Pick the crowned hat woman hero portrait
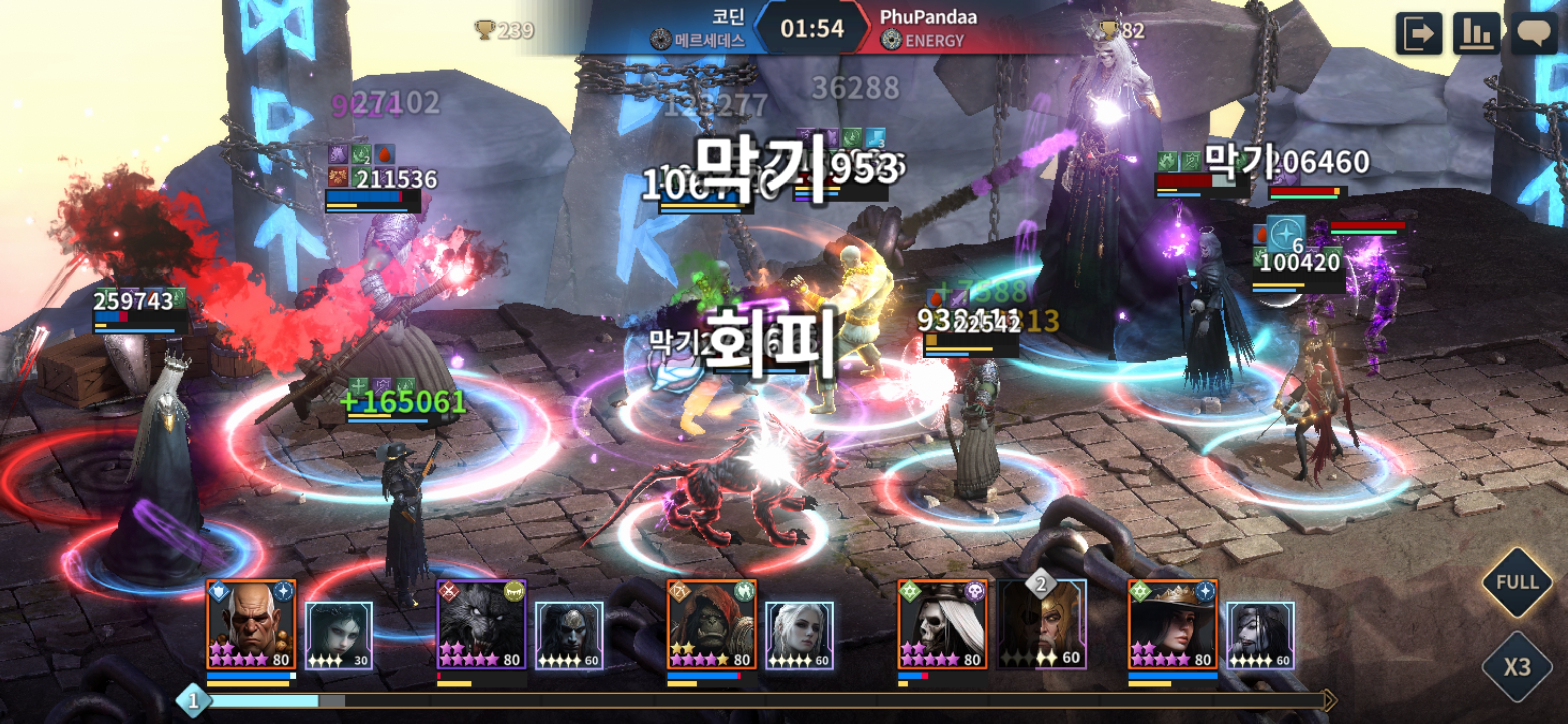The width and height of the screenshot is (1568, 724). pyautogui.click(x=1172, y=624)
